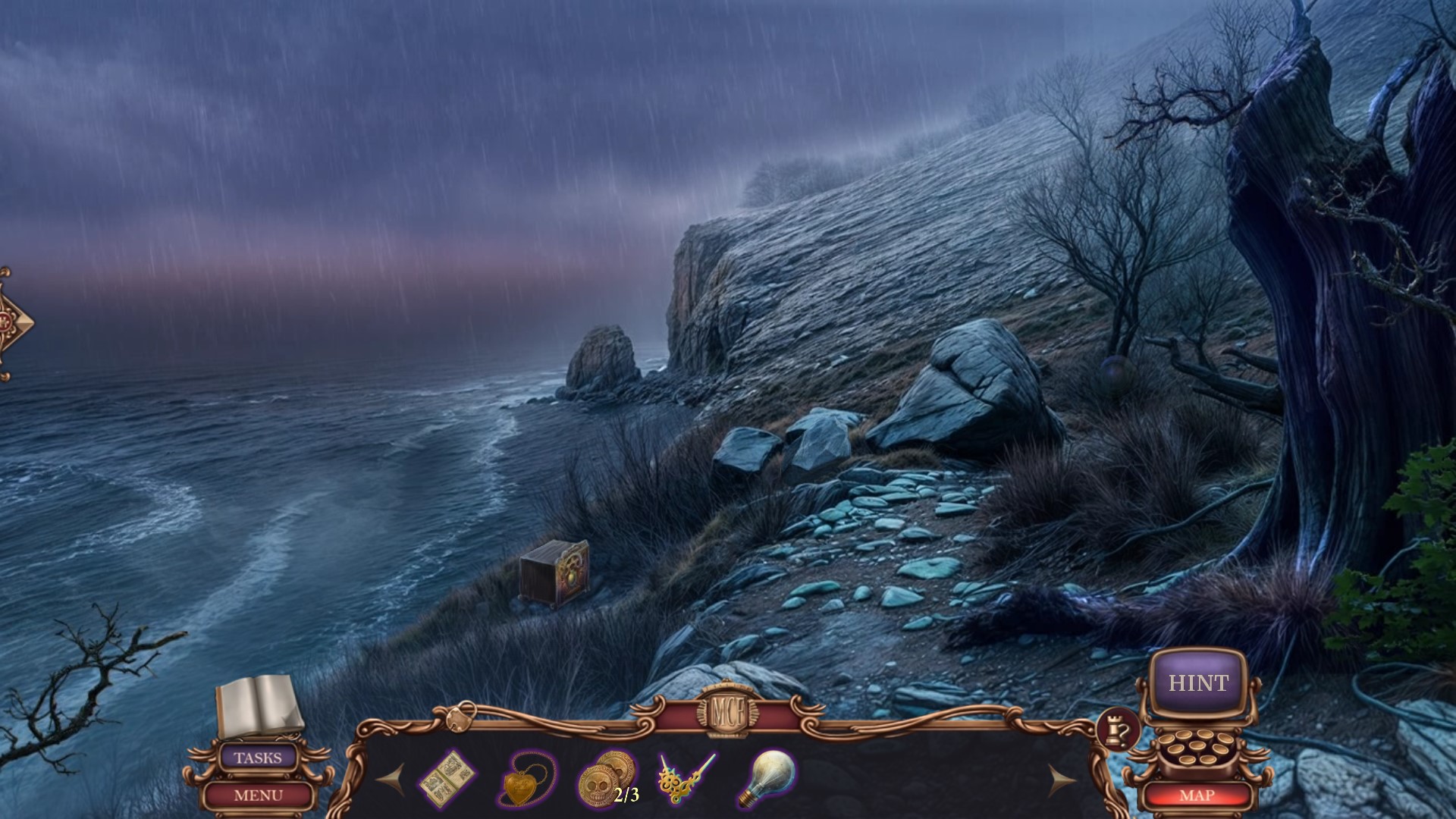Open the Tasks list
Screen dimensions: 1456x819
tap(258, 758)
